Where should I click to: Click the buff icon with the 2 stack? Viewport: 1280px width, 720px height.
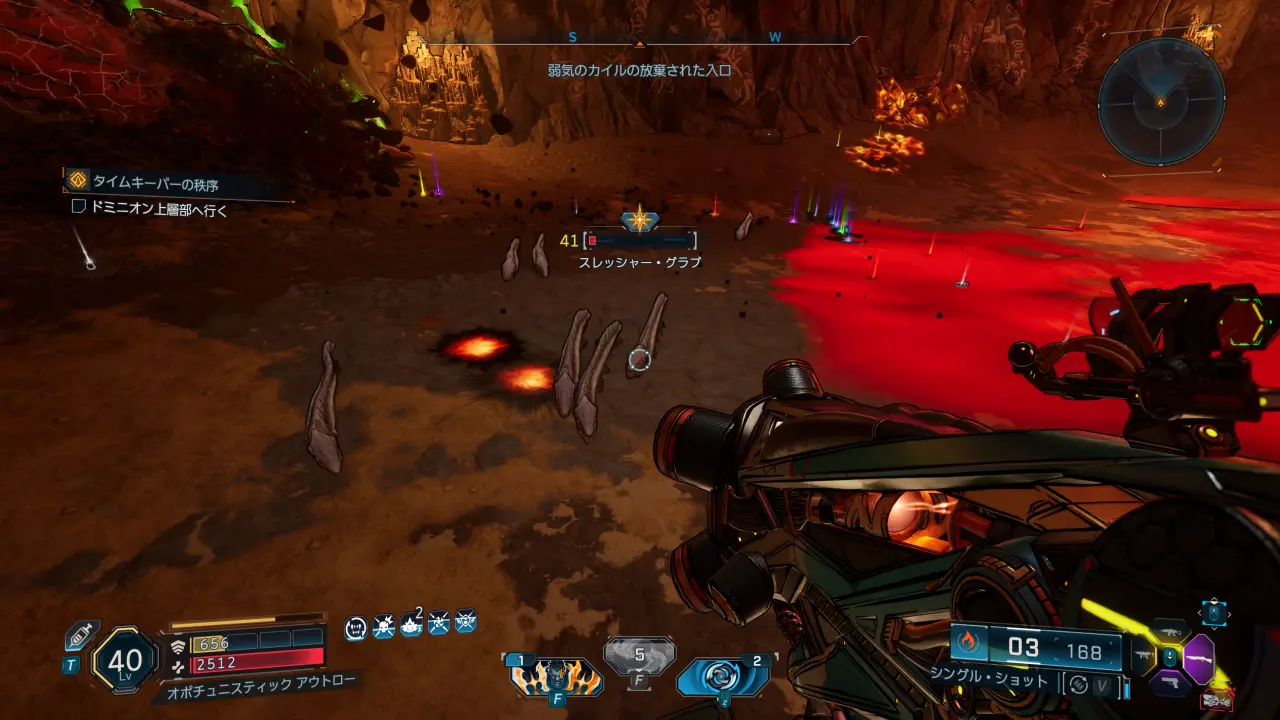point(410,627)
